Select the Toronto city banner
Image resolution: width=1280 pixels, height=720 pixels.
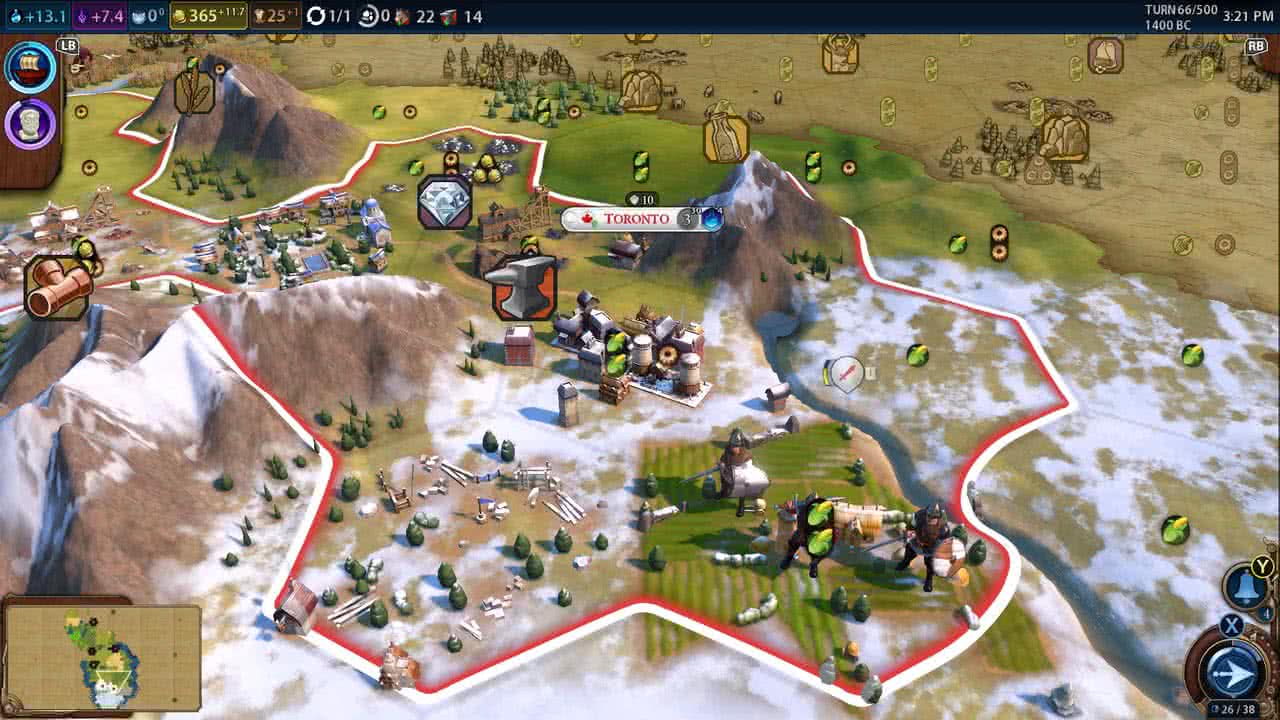pyautogui.click(x=637, y=219)
